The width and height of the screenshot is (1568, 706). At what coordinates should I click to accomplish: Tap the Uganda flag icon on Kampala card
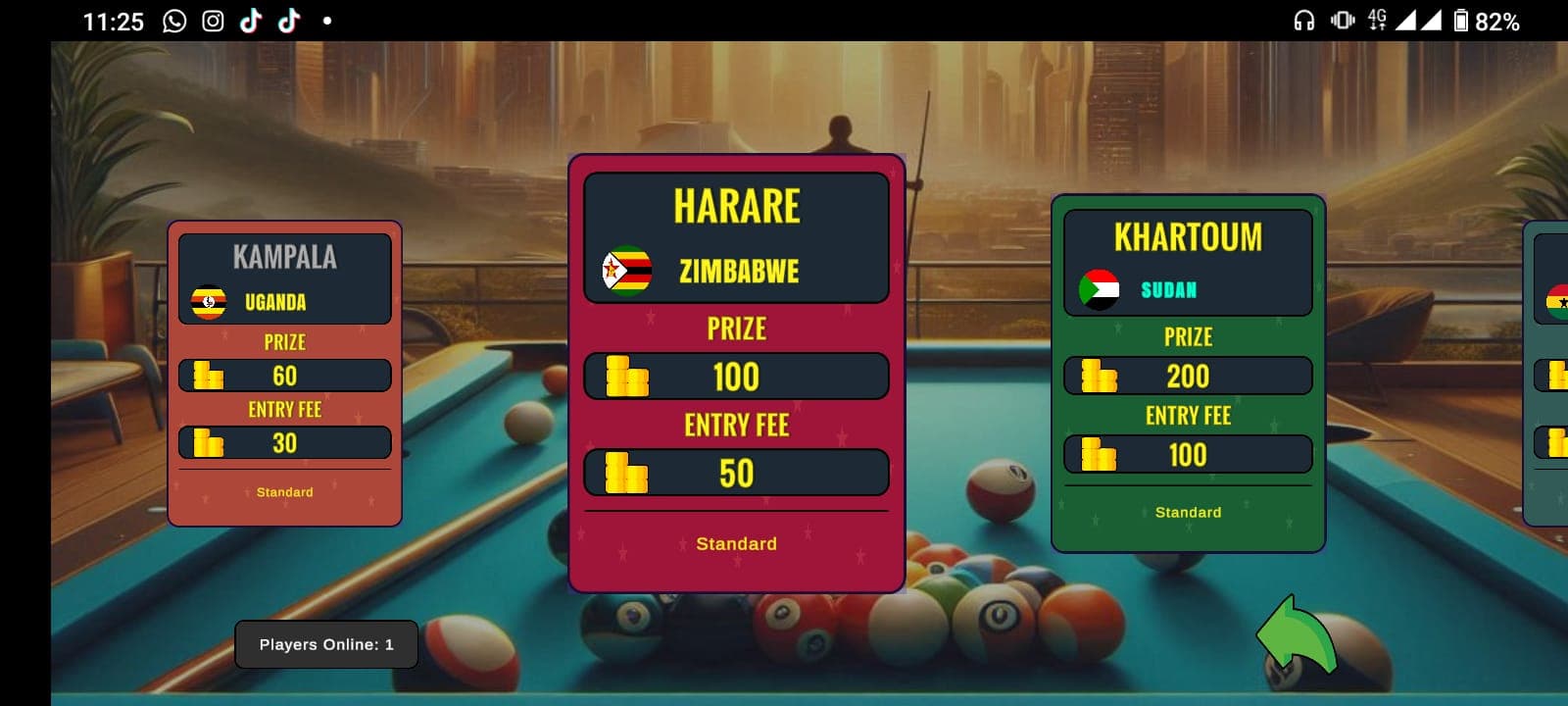(208, 302)
